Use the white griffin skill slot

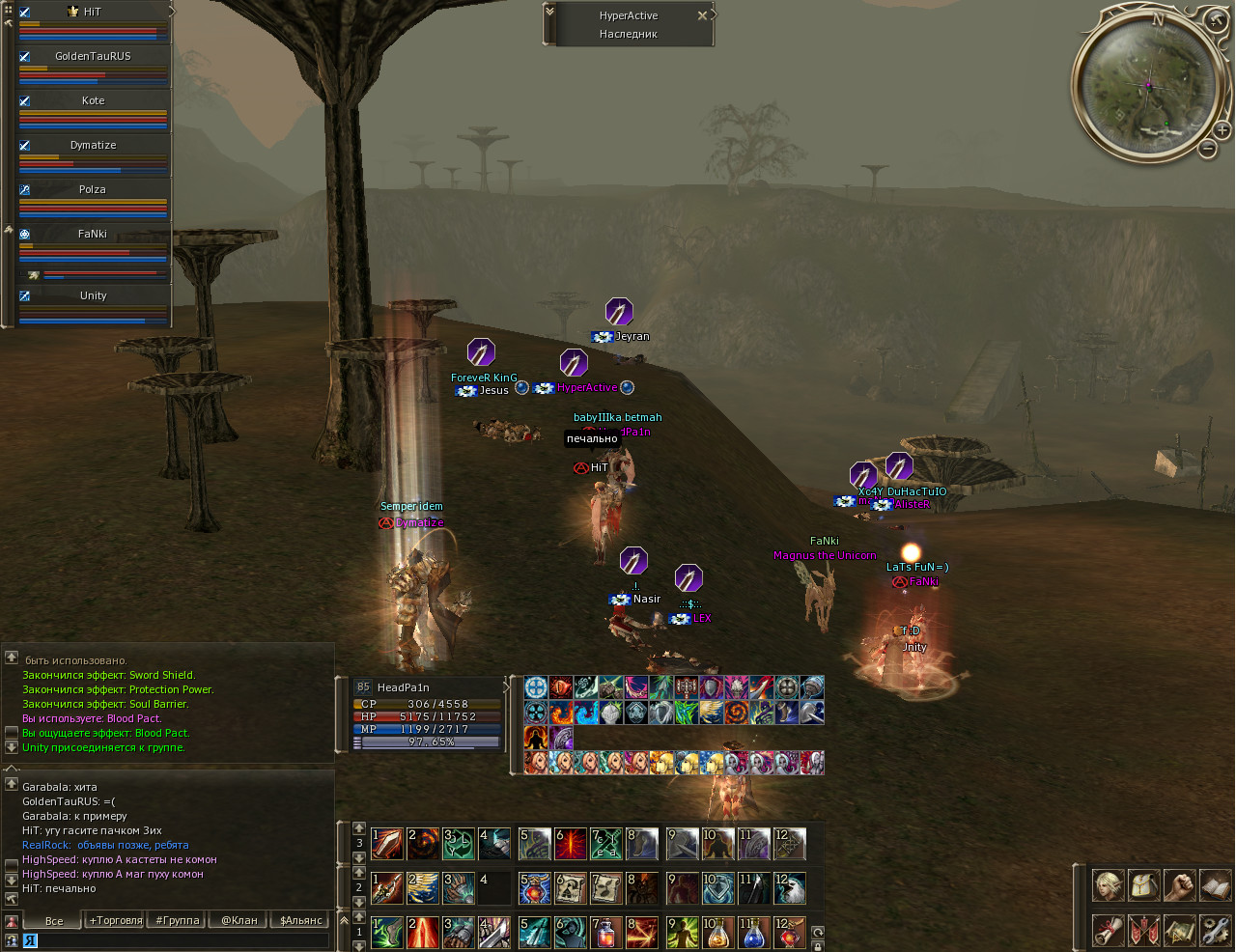pyautogui.click(x=790, y=888)
